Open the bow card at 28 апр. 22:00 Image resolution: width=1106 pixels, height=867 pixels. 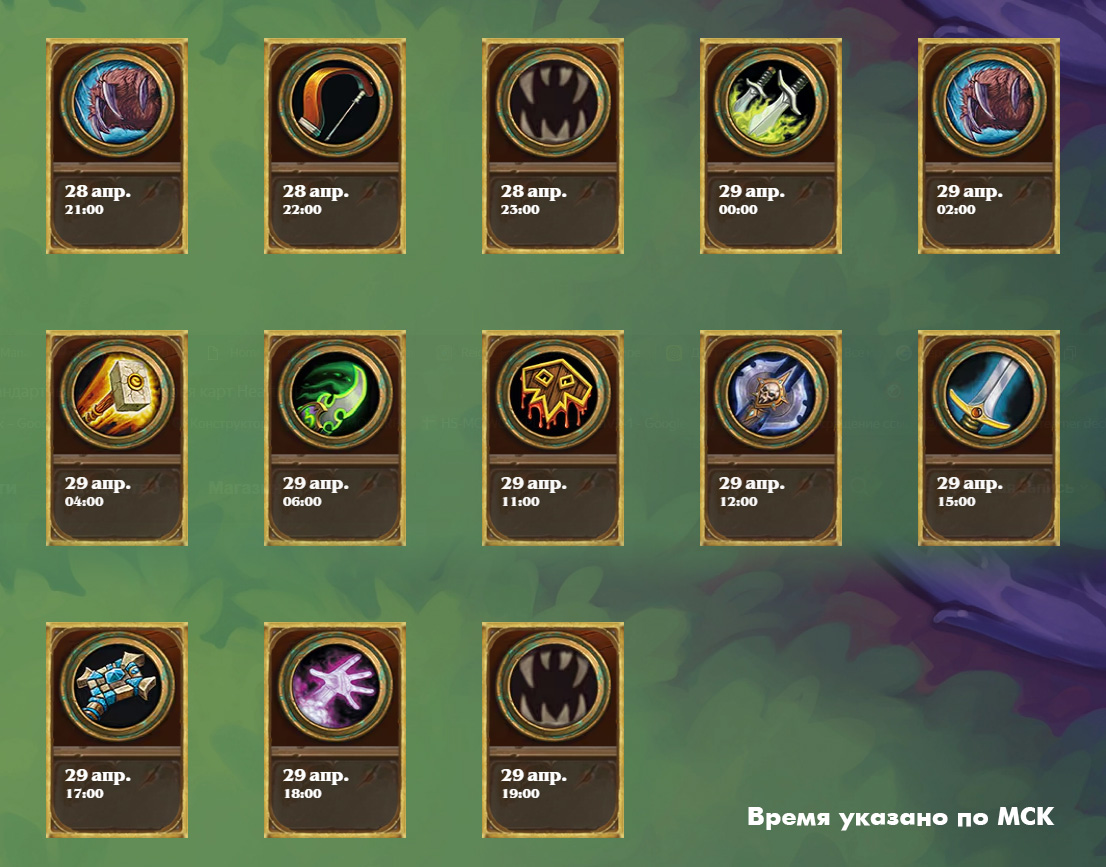pyautogui.click(x=335, y=146)
